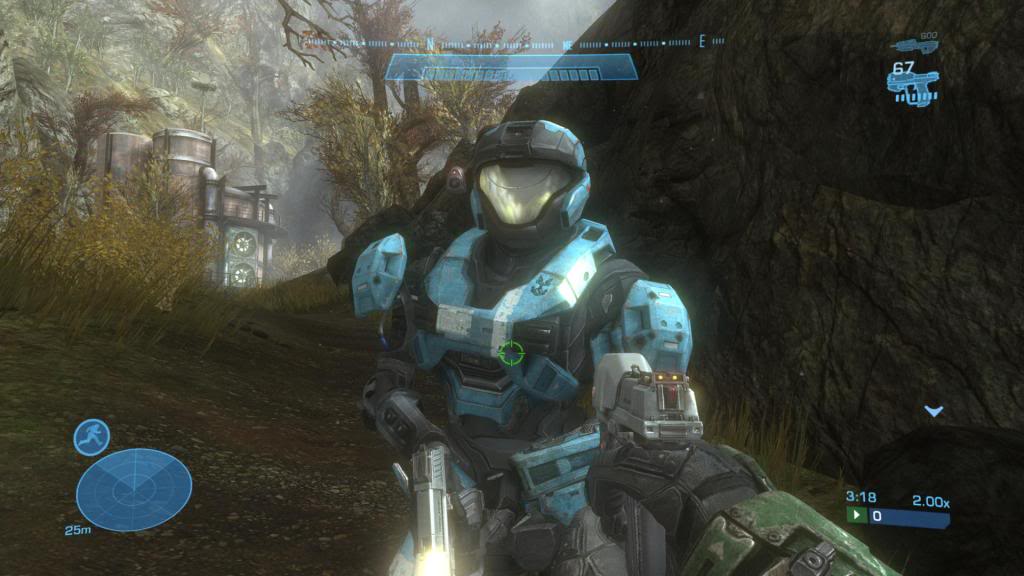This screenshot has width=1024, height=576.
Task: Click the downward chevron arrow
Action: (x=933, y=410)
